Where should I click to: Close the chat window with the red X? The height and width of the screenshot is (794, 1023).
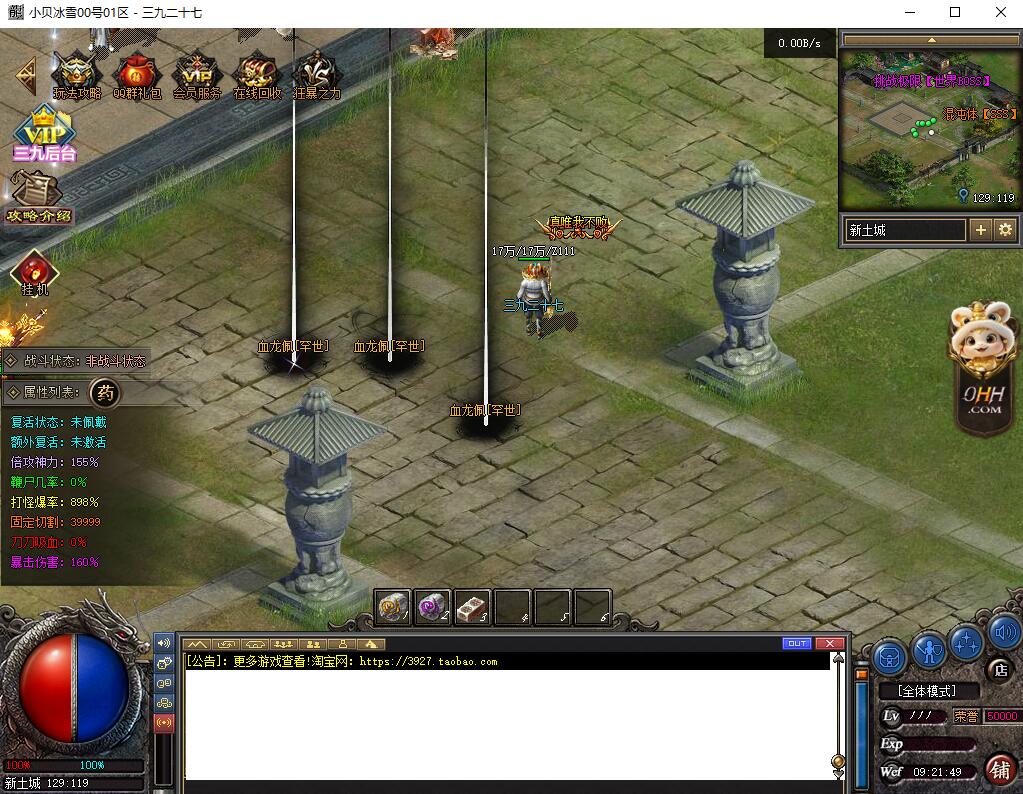[829, 643]
